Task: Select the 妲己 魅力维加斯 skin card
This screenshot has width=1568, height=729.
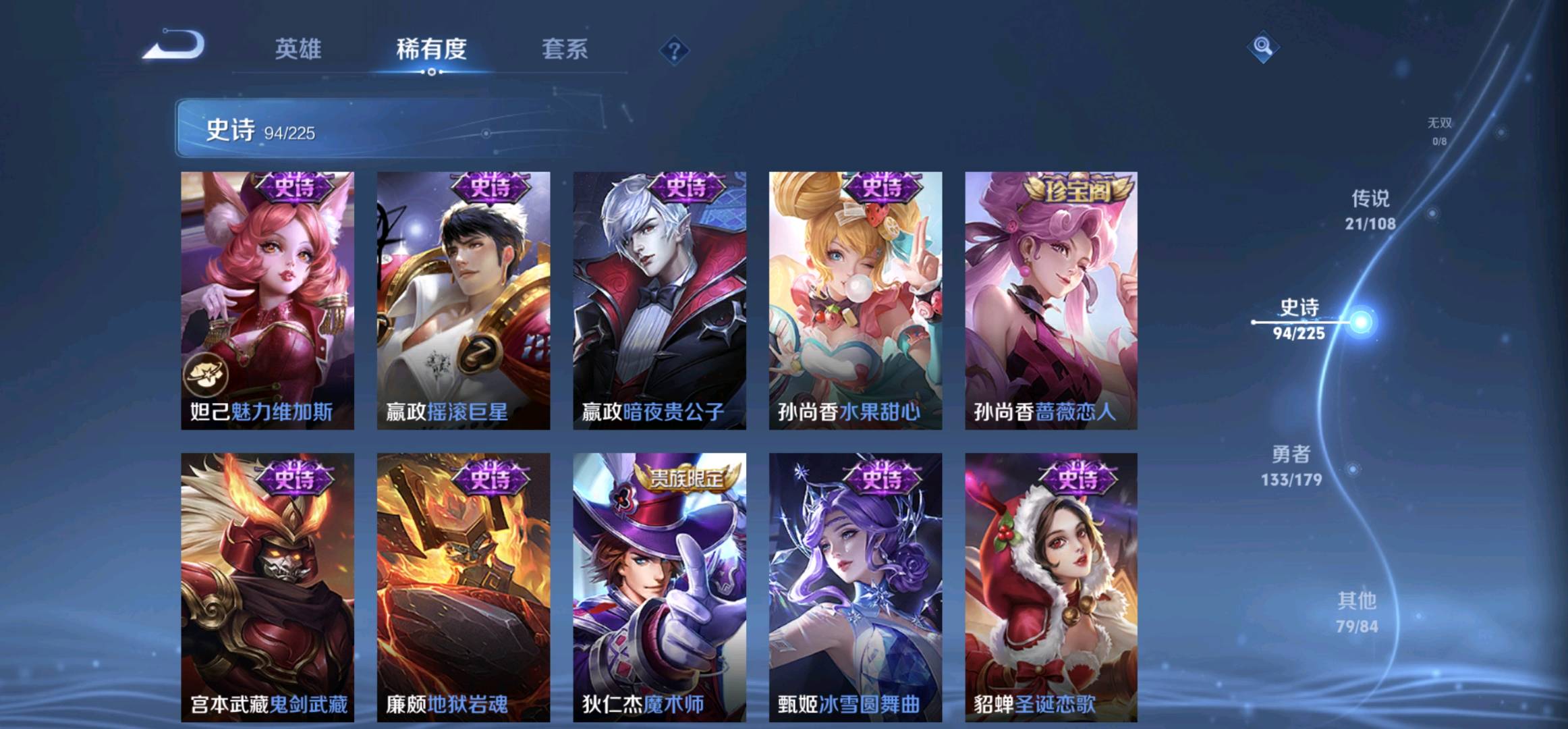Action: pos(267,300)
